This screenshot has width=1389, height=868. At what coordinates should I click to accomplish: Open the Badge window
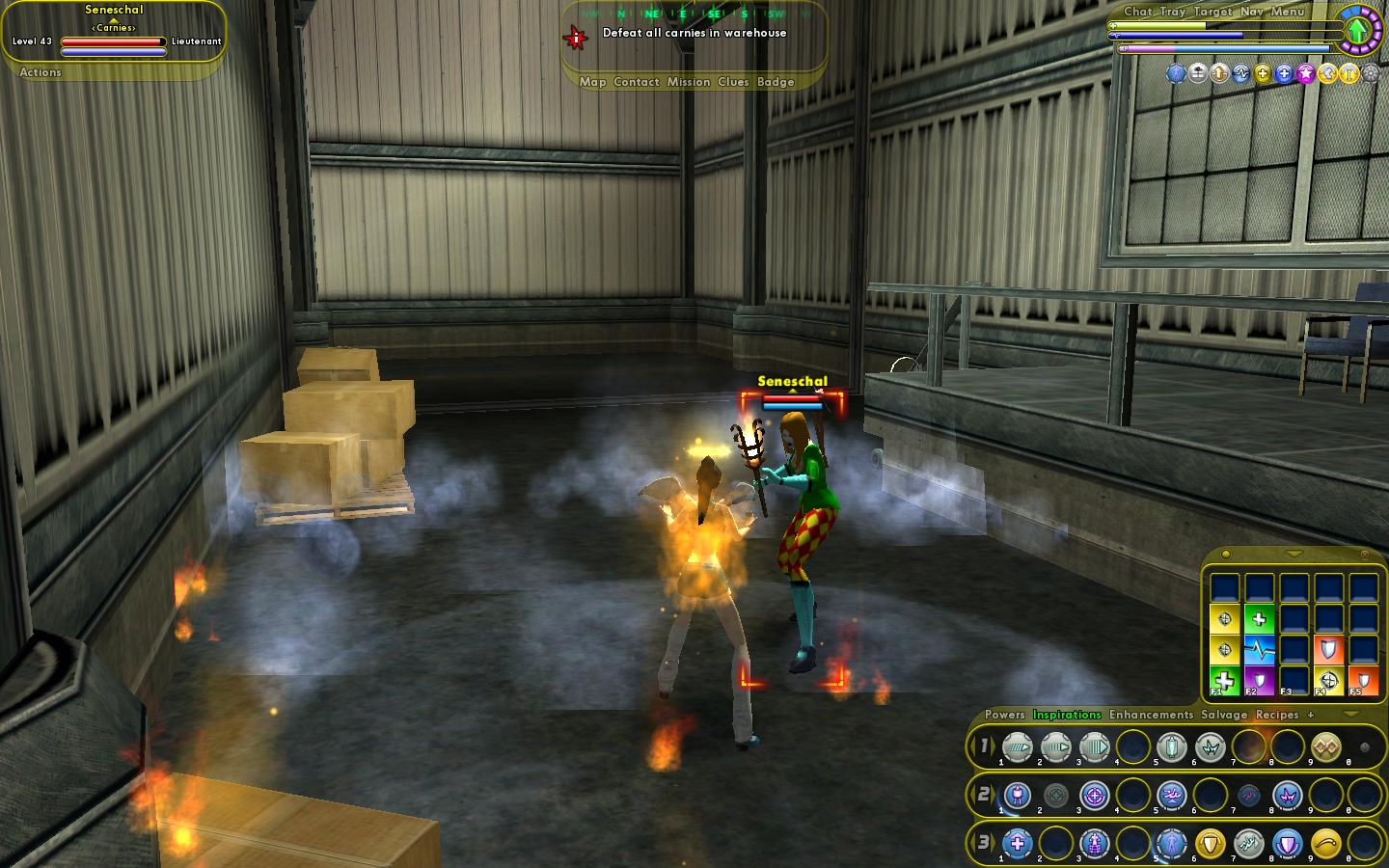pyautogui.click(x=776, y=82)
